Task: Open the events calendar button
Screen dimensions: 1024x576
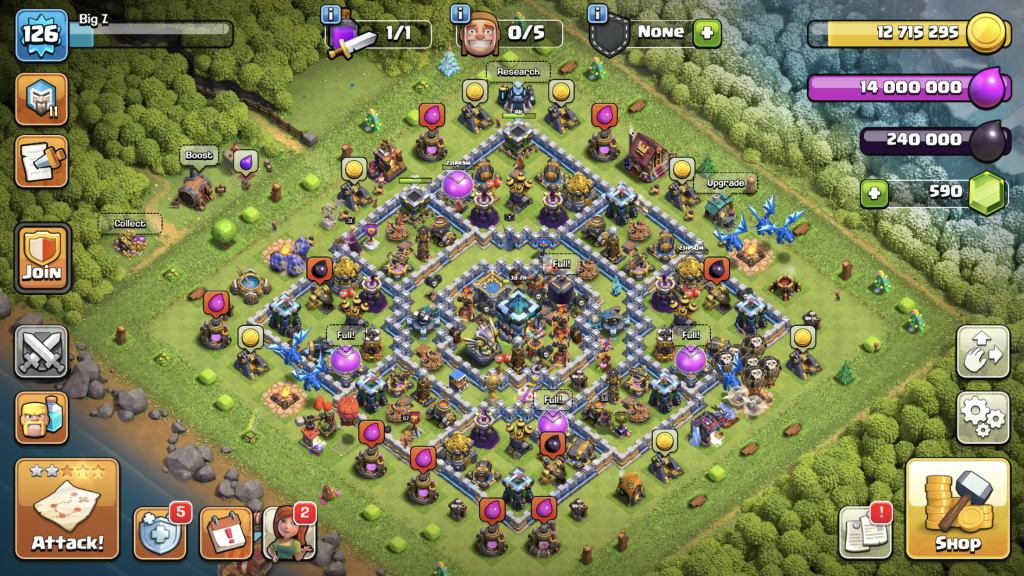Action: tap(225, 532)
